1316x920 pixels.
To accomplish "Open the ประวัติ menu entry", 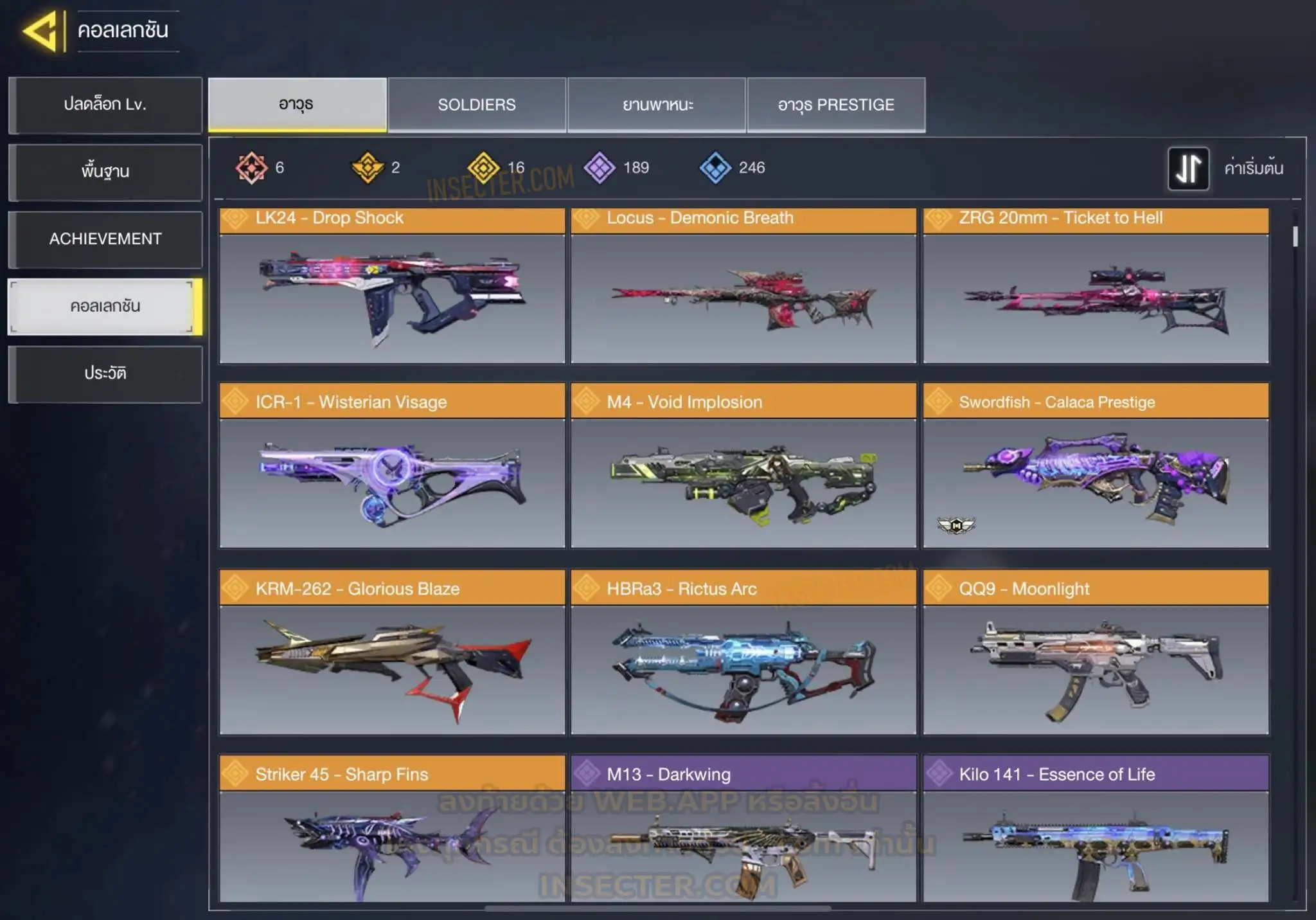I will pyautogui.click(x=105, y=374).
